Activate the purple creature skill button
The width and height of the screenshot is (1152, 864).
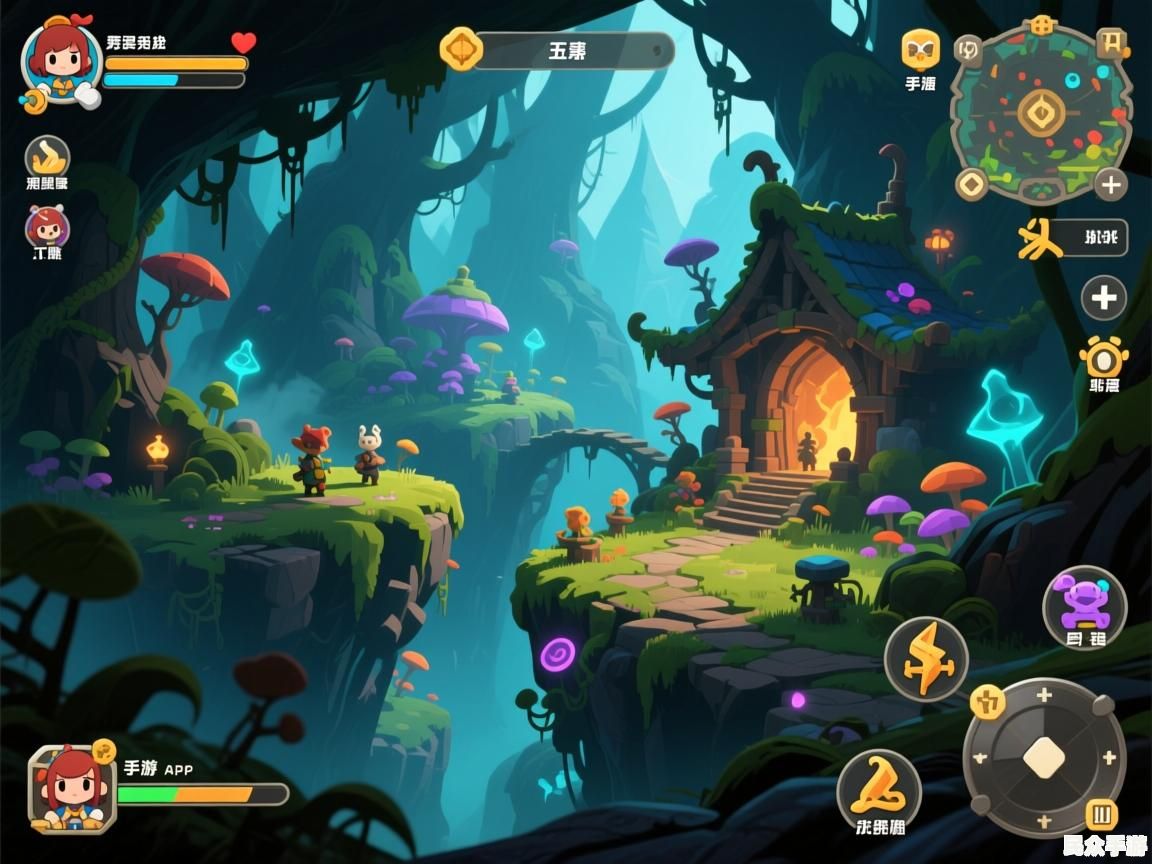1085,604
